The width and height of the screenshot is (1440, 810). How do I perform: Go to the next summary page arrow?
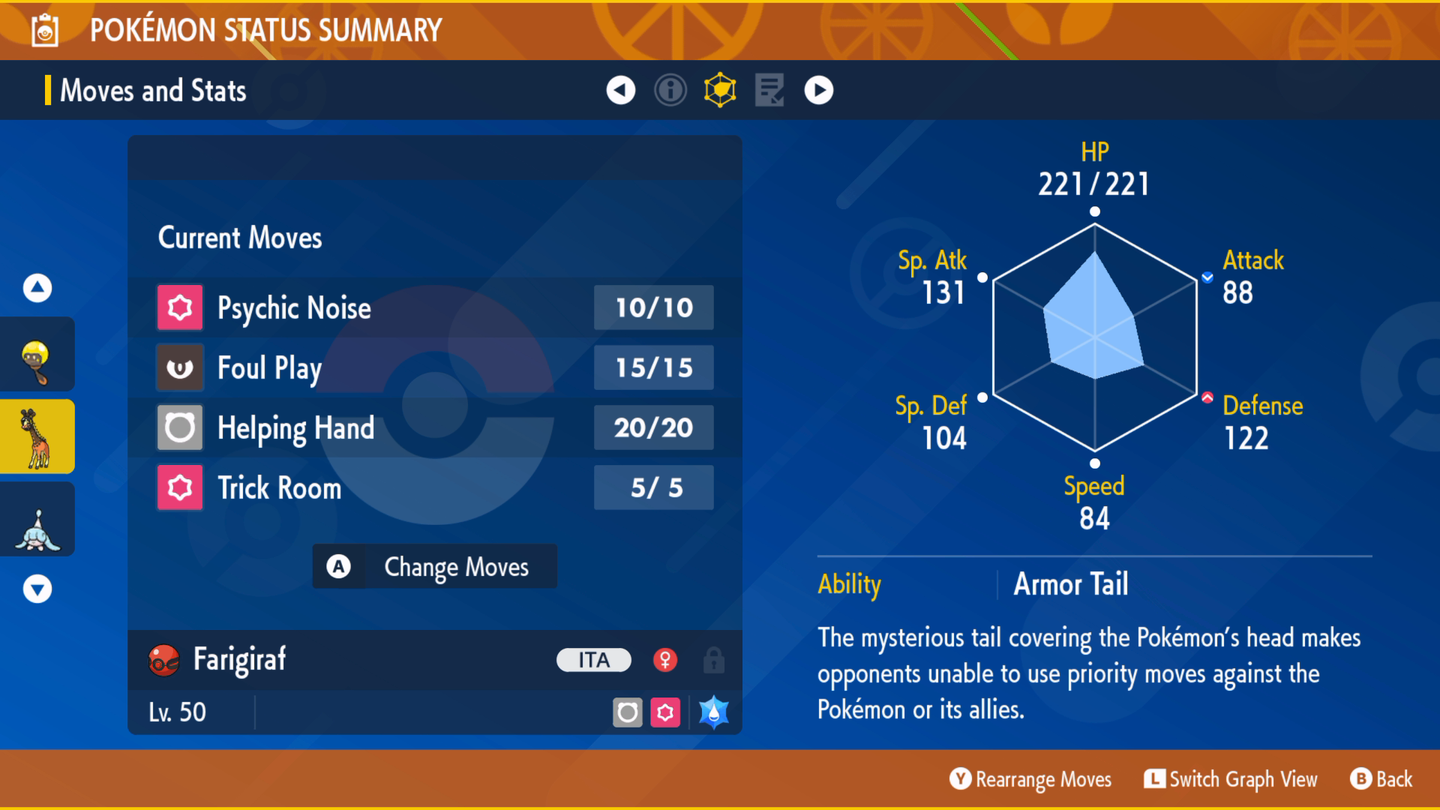pos(819,90)
